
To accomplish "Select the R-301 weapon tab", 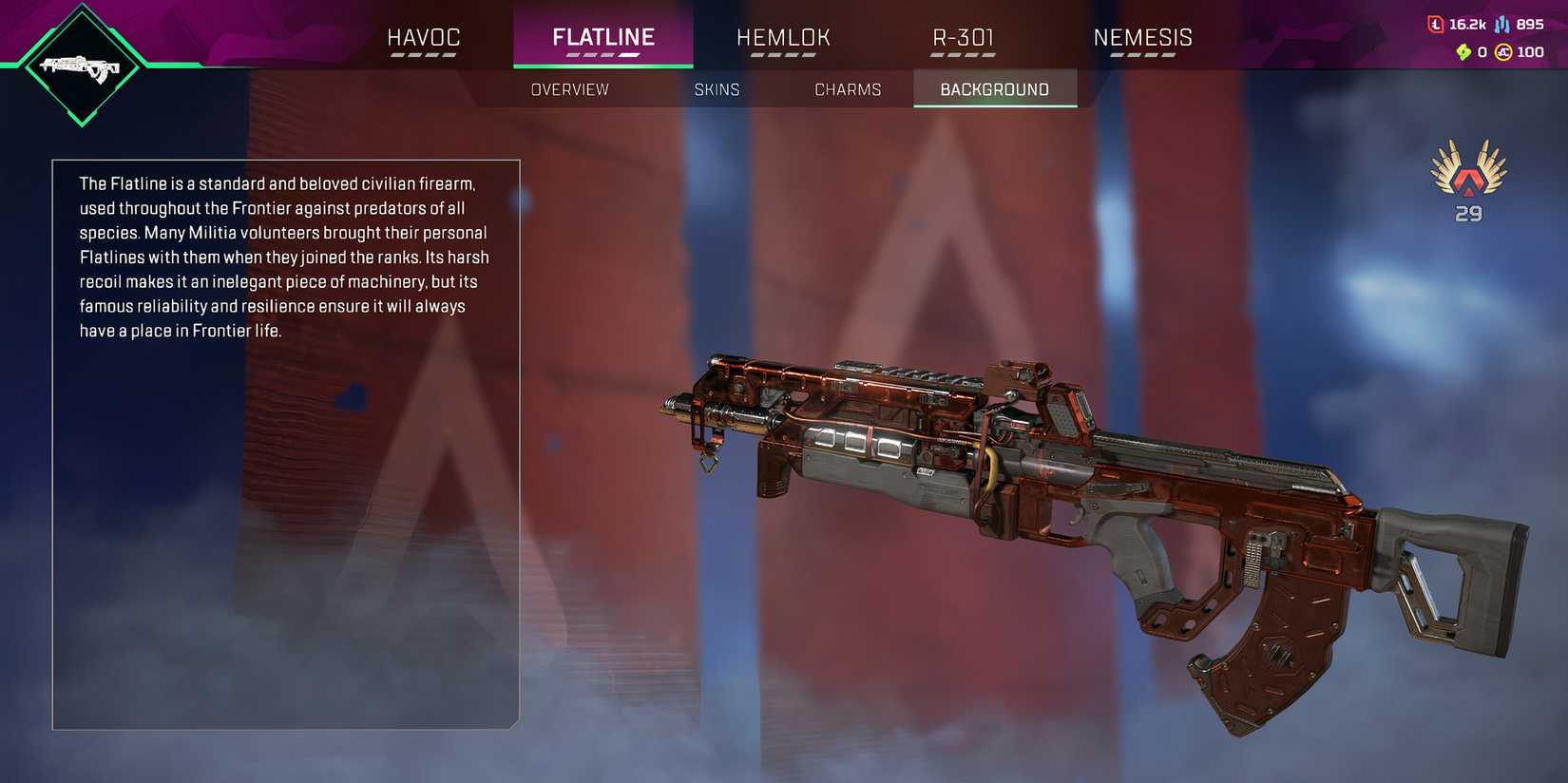I will pyautogui.click(x=963, y=36).
